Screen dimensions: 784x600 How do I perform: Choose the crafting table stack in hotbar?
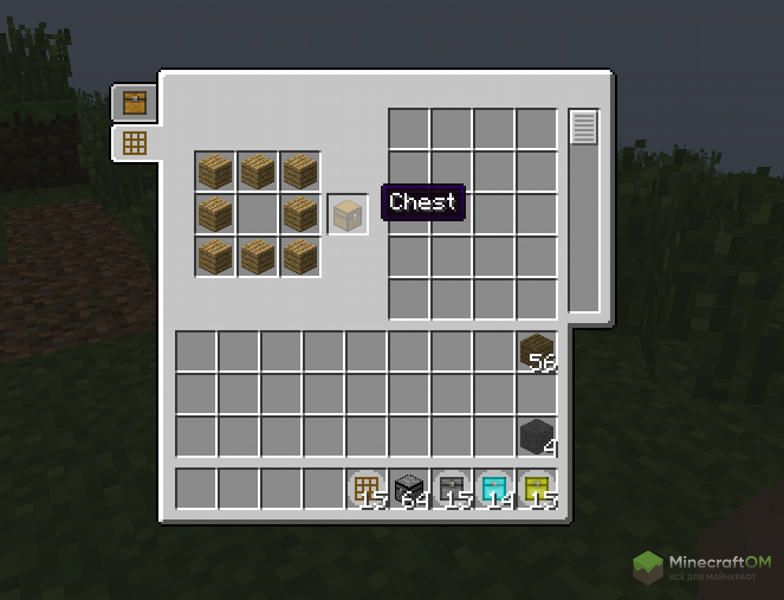tap(367, 488)
